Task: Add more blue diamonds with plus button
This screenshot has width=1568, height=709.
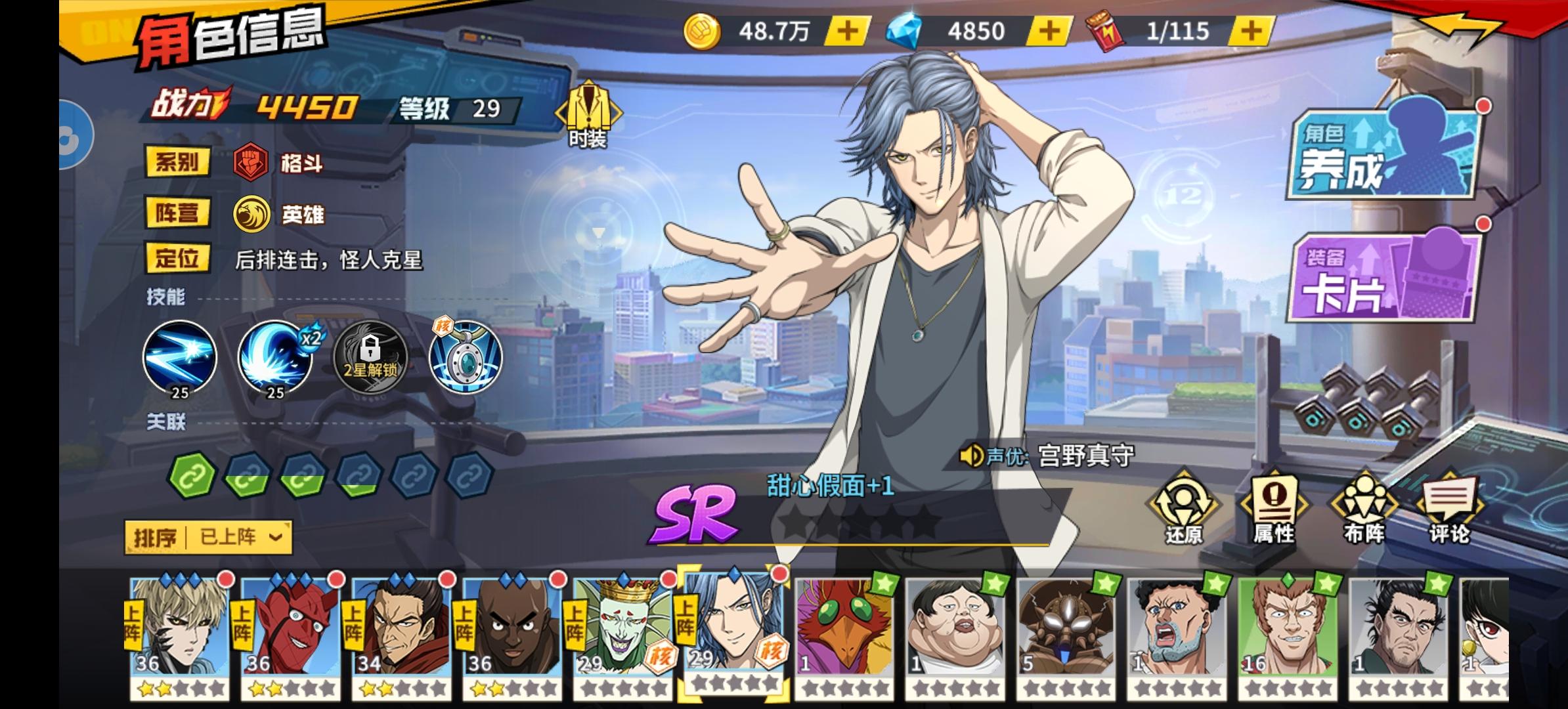Action: (1049, 31)
